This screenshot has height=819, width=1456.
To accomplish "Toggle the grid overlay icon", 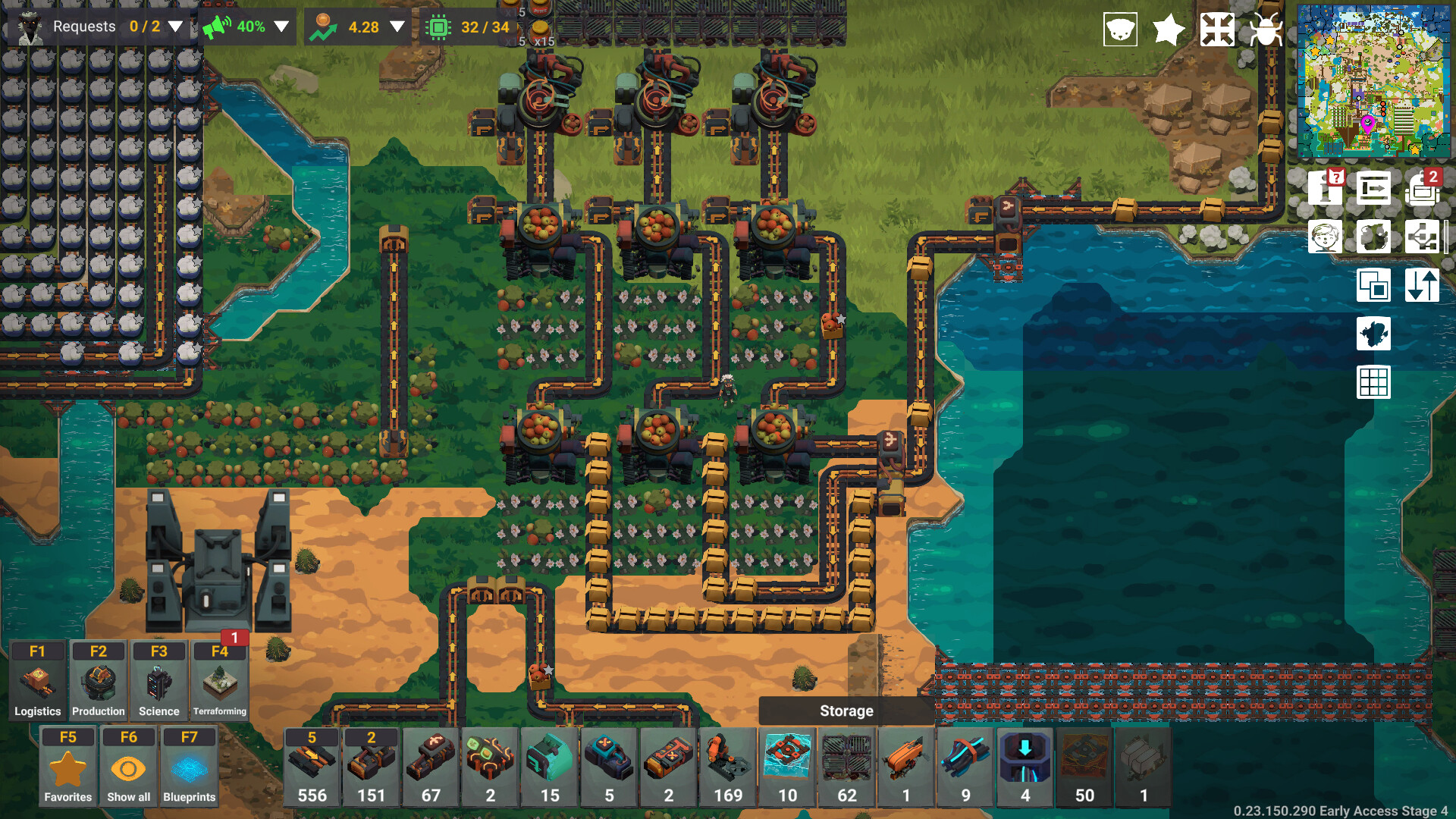I will 1373,382.
